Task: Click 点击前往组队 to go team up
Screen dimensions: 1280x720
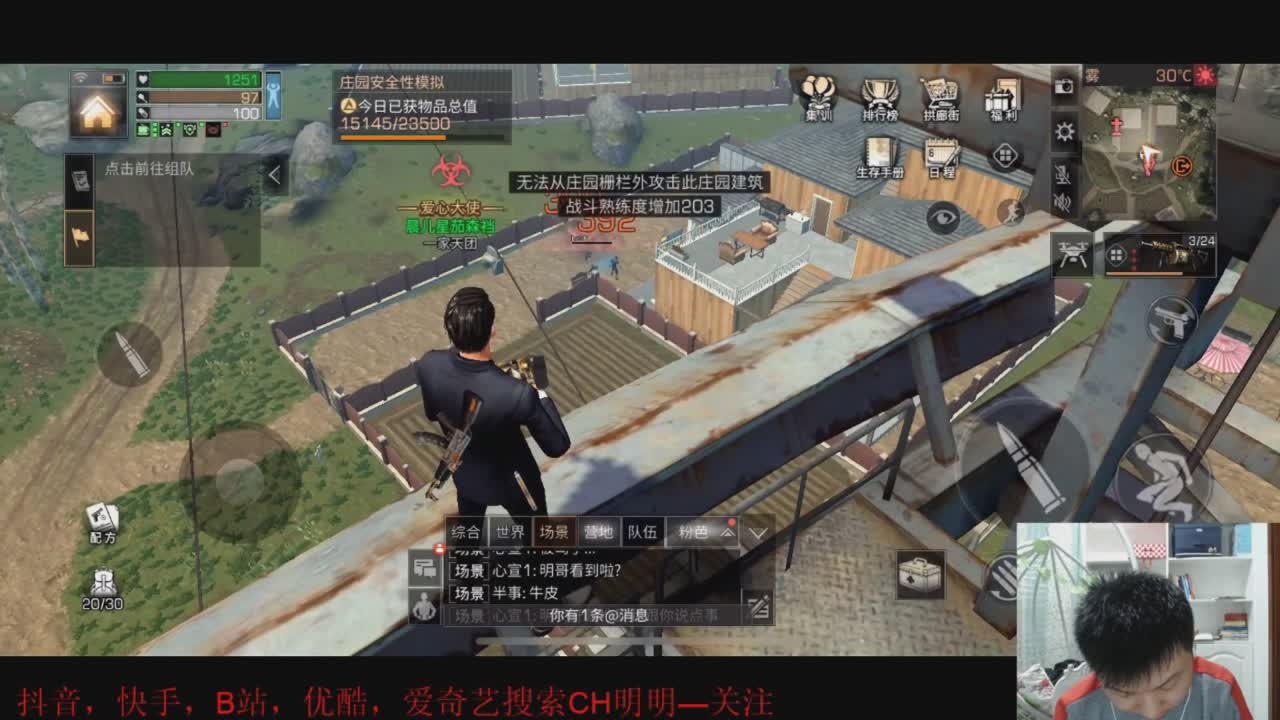Action: 150,169
